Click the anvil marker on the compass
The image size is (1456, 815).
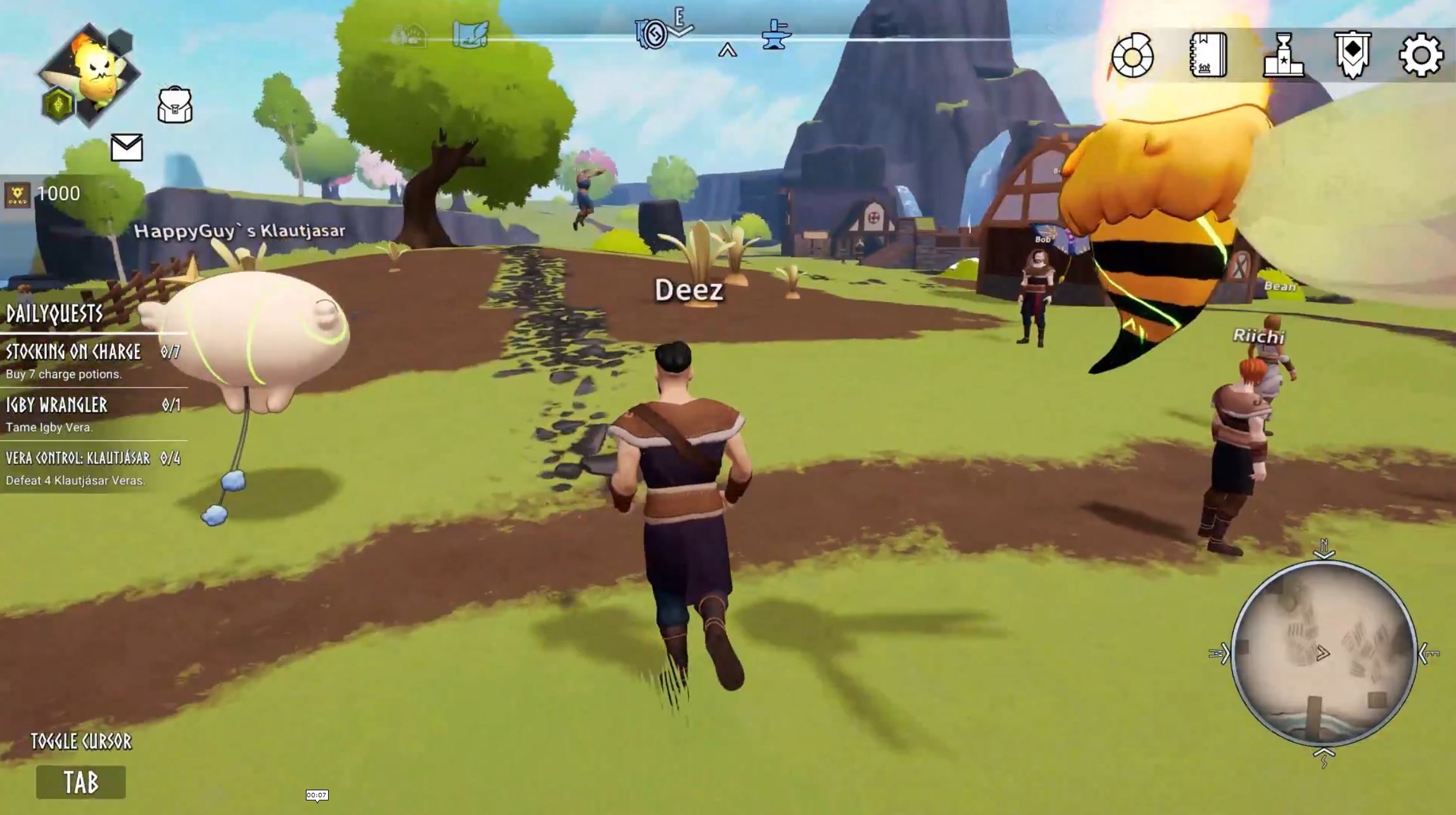776,34
